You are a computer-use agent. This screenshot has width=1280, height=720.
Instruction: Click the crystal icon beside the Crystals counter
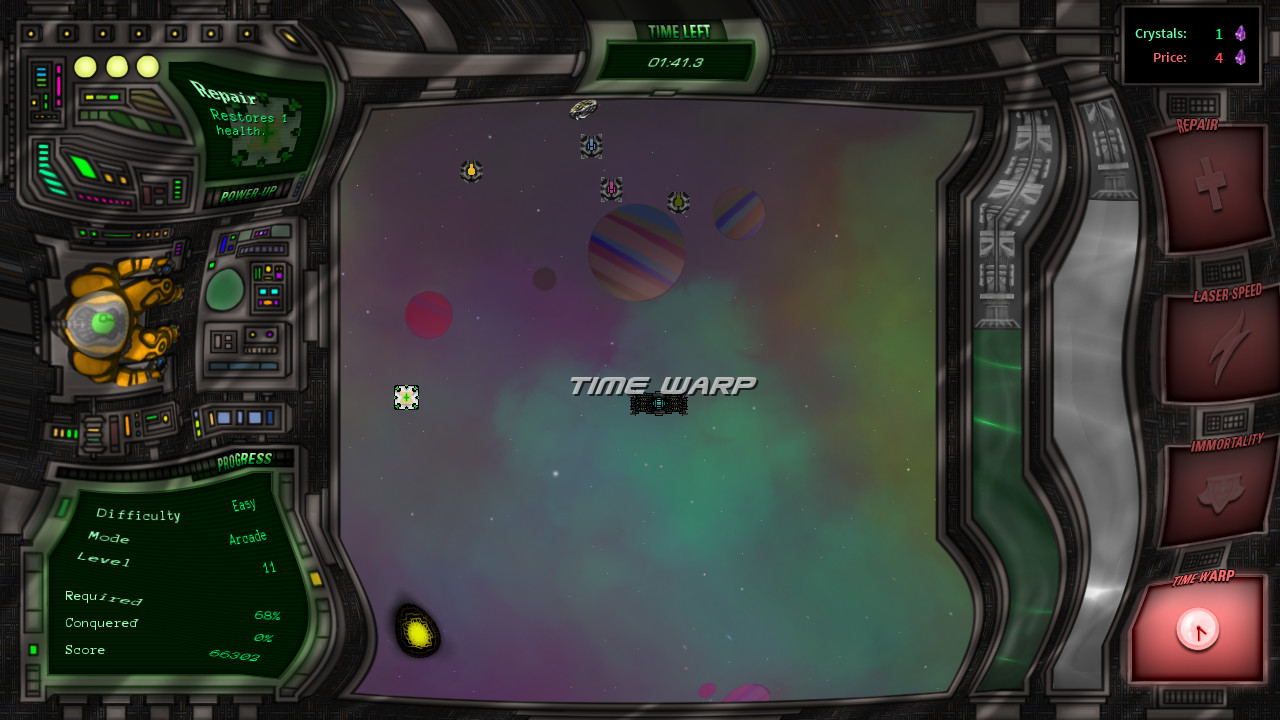1240,33
